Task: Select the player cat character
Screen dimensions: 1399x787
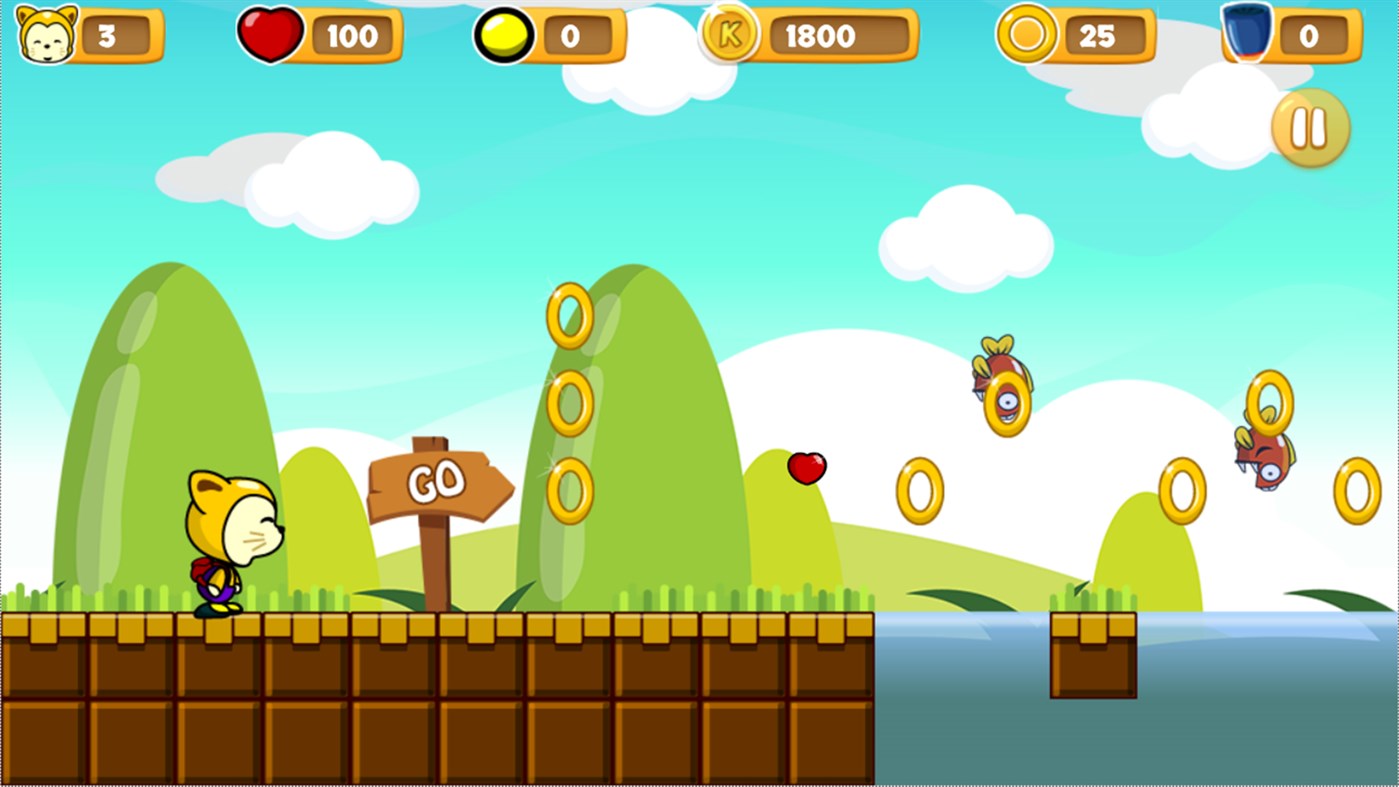Action: click(231, 540)
